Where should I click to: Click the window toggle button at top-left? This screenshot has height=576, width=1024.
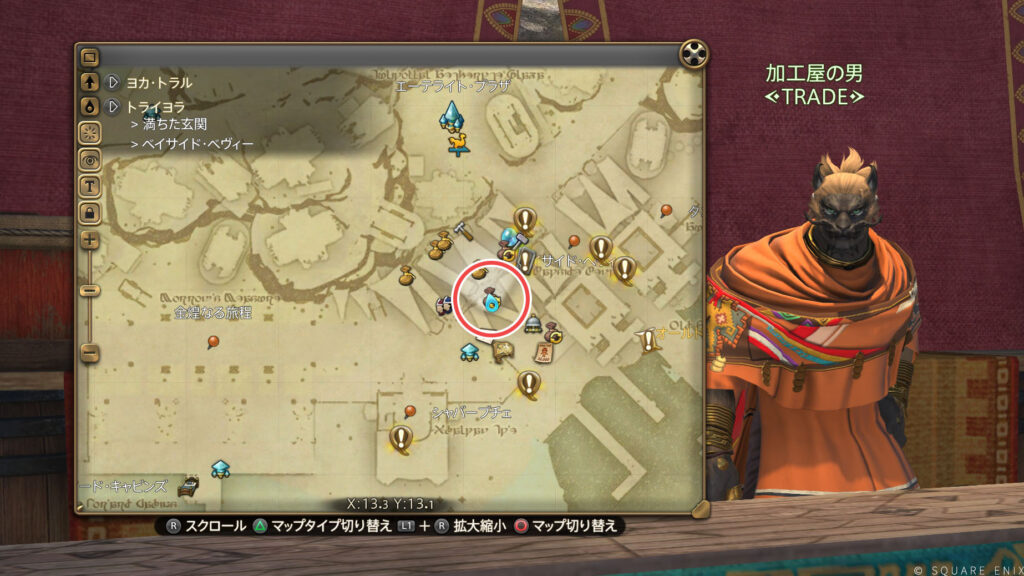90,58
